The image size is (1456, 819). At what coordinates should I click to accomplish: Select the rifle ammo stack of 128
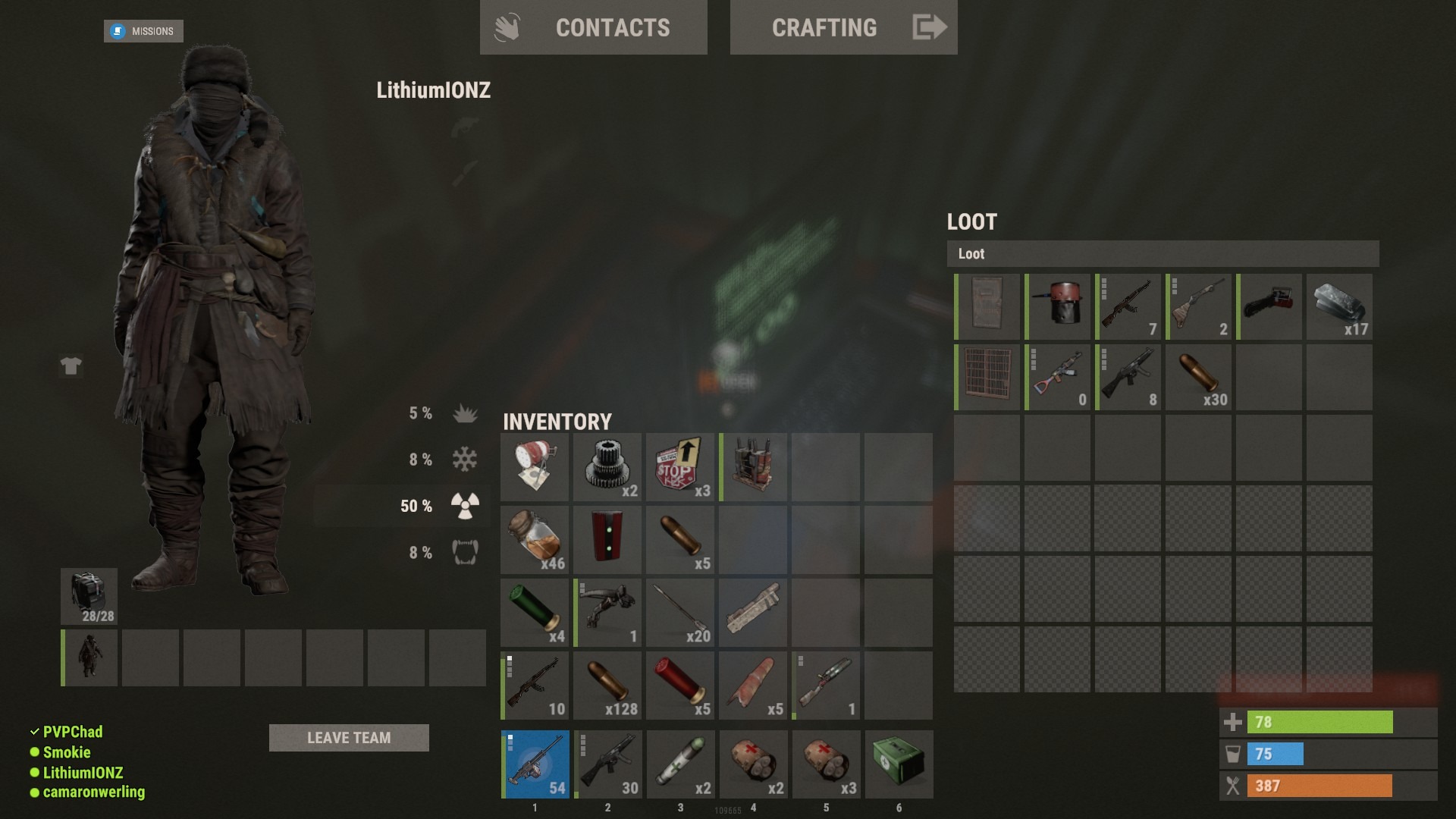pyautogui.click(x=607, y=685)
